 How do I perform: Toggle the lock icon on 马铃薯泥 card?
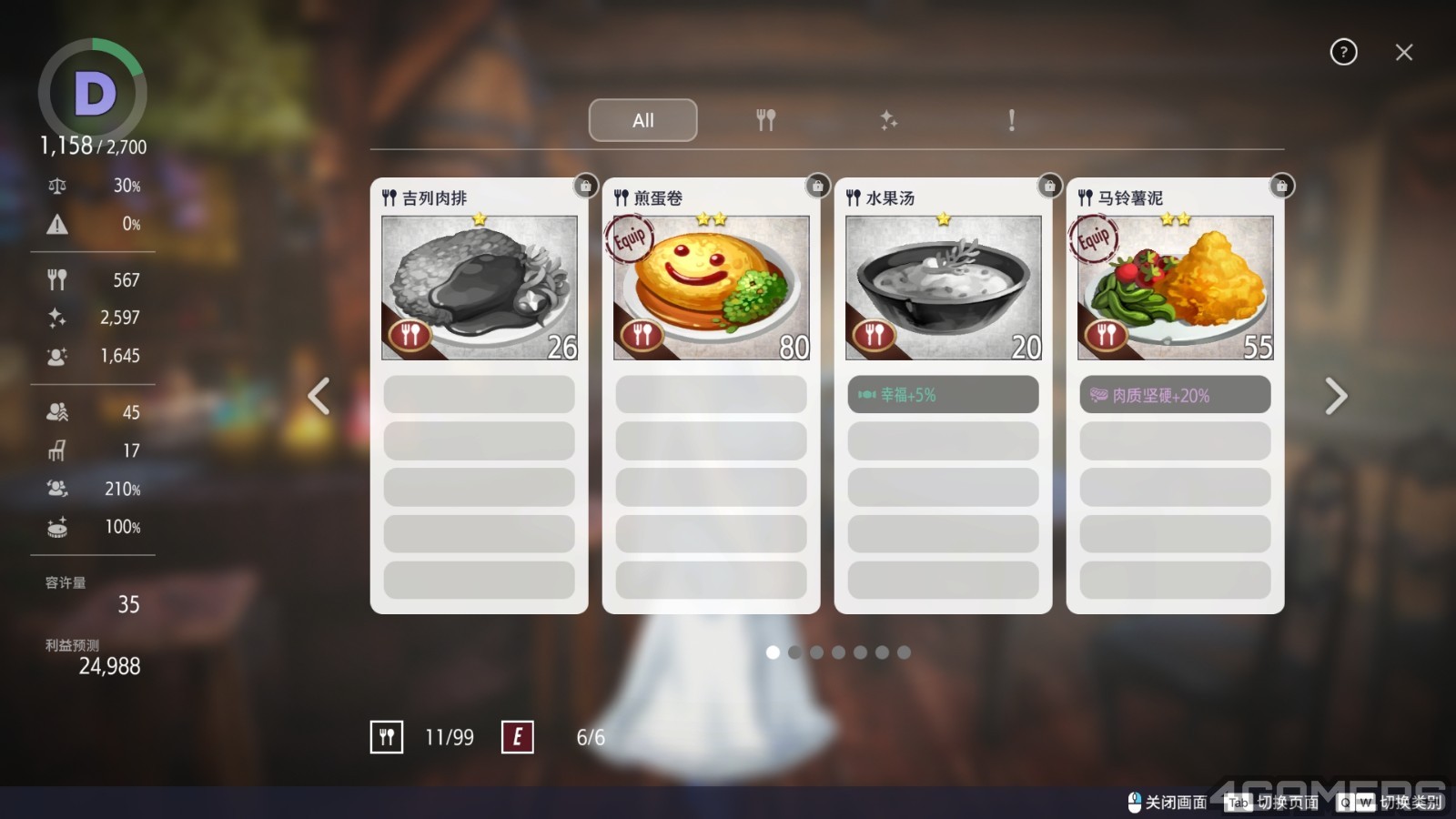click(1281, 187)
